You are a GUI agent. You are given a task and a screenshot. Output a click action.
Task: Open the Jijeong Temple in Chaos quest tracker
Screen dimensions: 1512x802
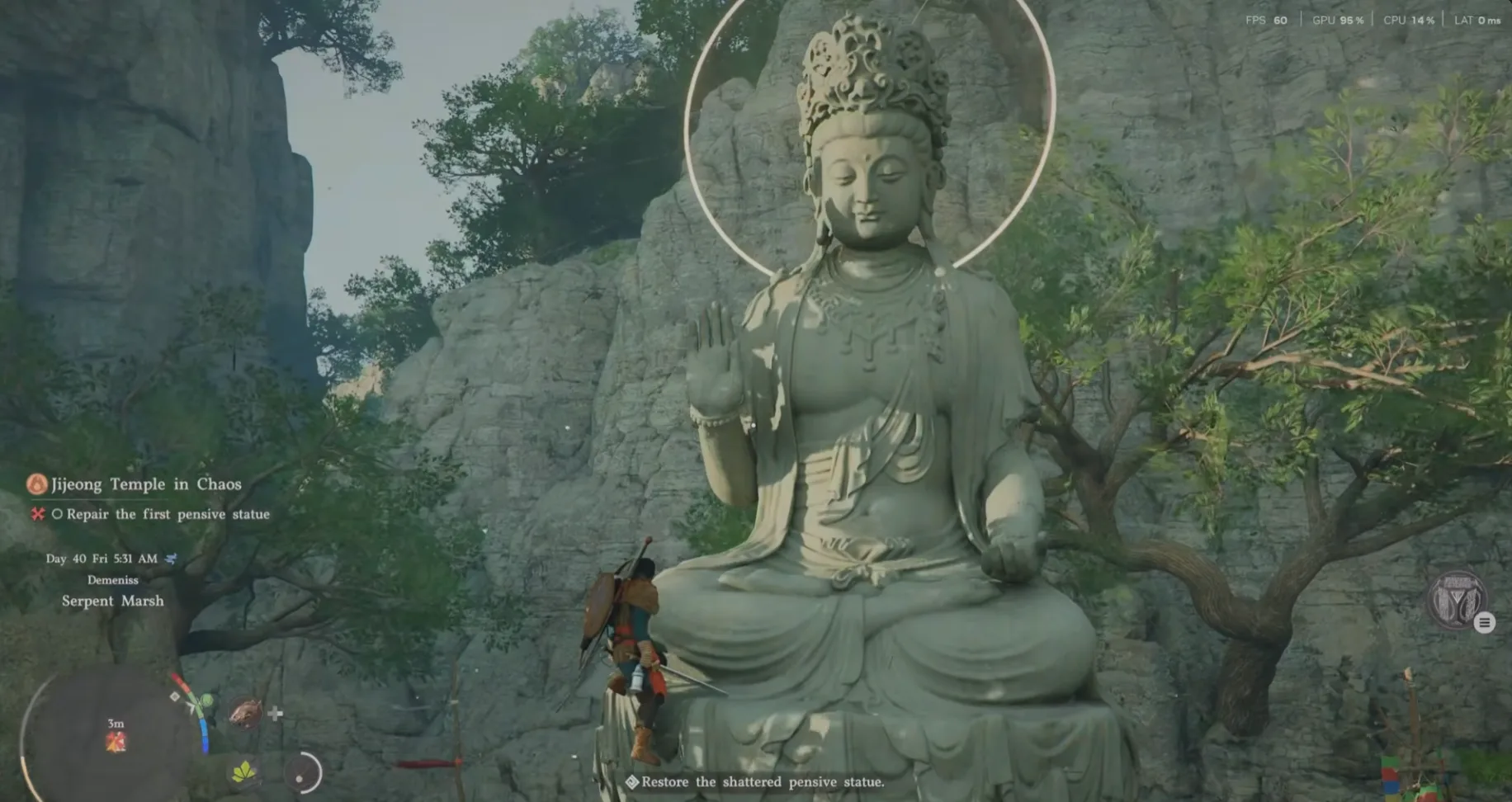point(145,484)
